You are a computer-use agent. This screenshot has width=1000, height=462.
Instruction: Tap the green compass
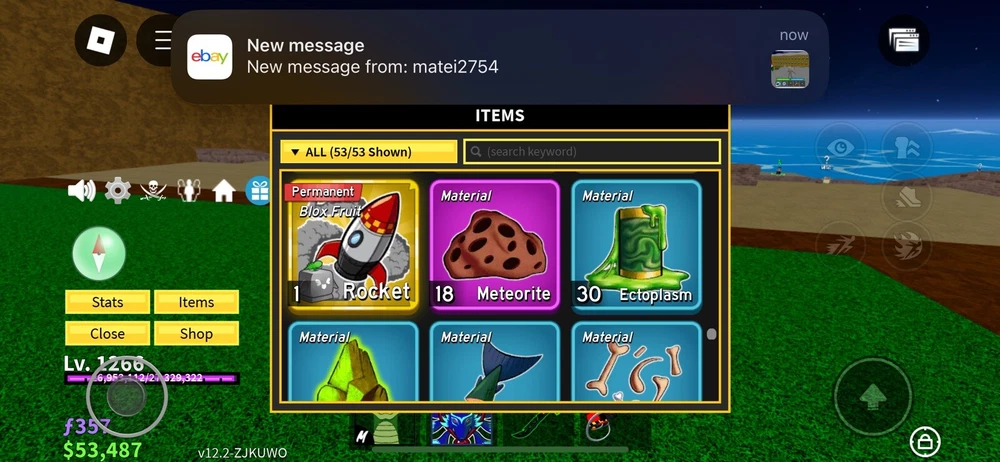(x=99, y=253)
